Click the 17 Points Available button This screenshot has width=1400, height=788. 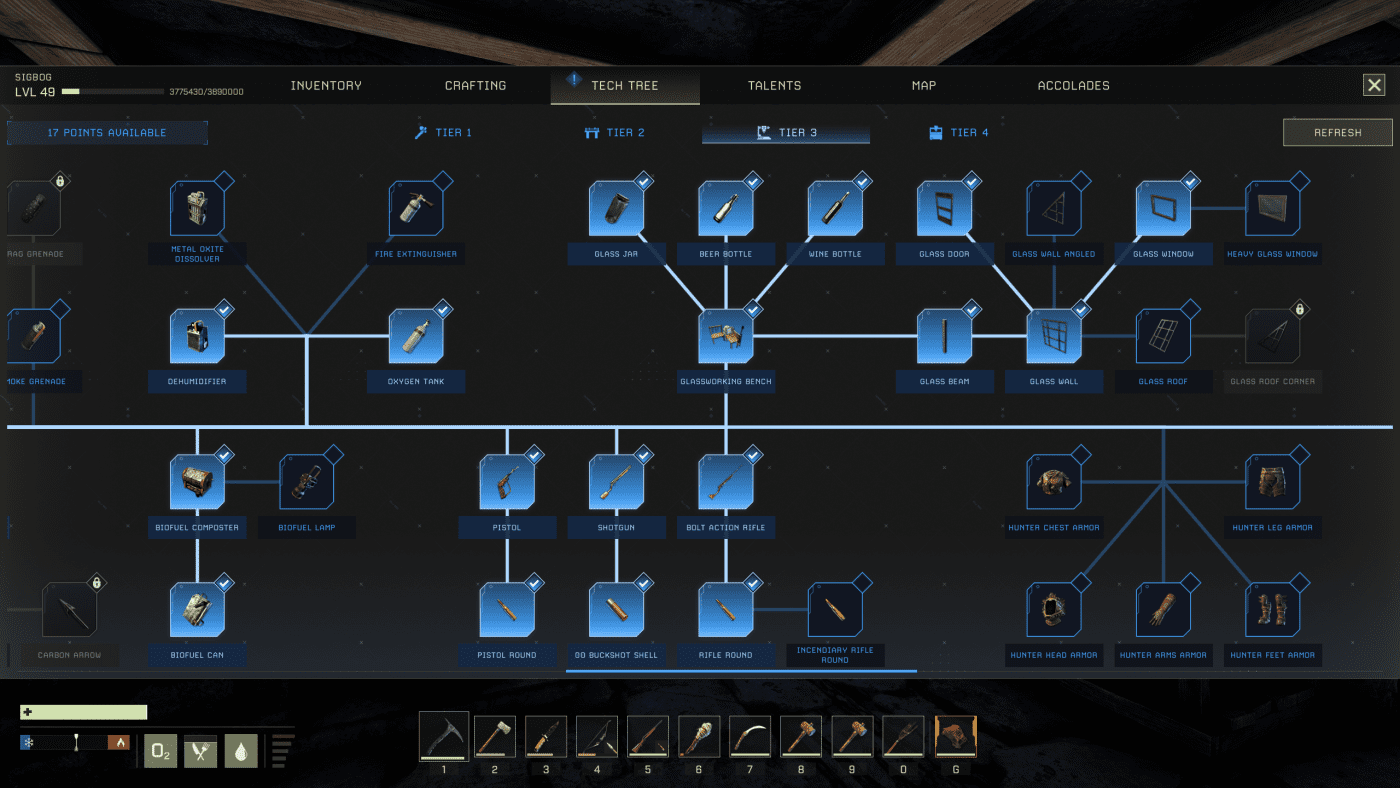click(107, 131)
